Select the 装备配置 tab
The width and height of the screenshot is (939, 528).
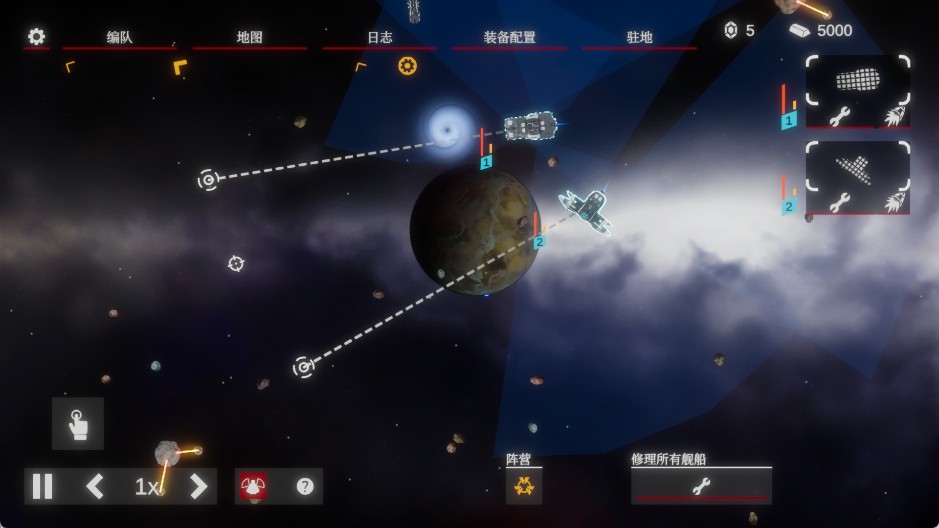click(510, 38)
